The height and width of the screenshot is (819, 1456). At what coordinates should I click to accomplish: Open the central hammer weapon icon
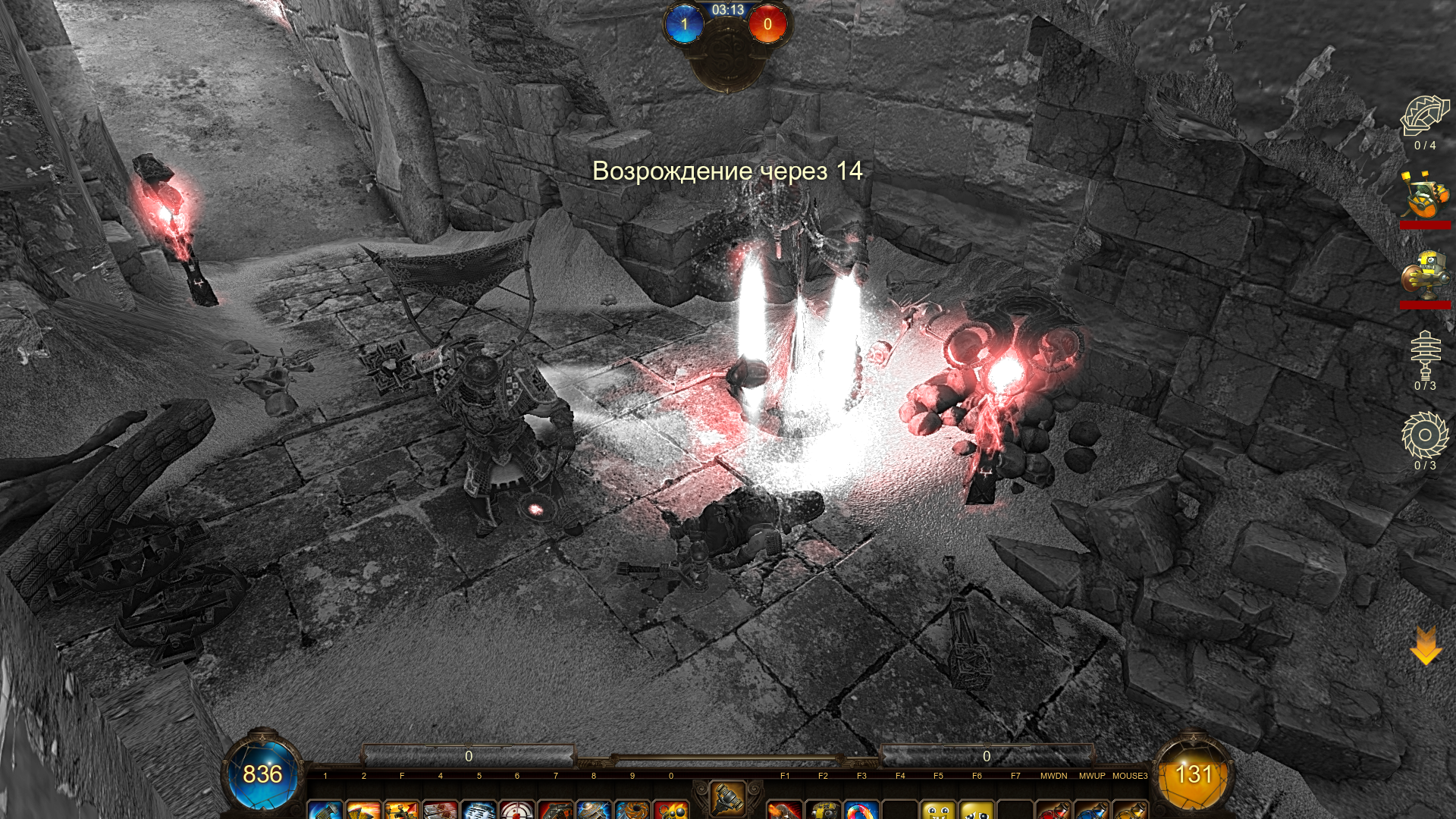pyautogui.click(x=727, y=798)
